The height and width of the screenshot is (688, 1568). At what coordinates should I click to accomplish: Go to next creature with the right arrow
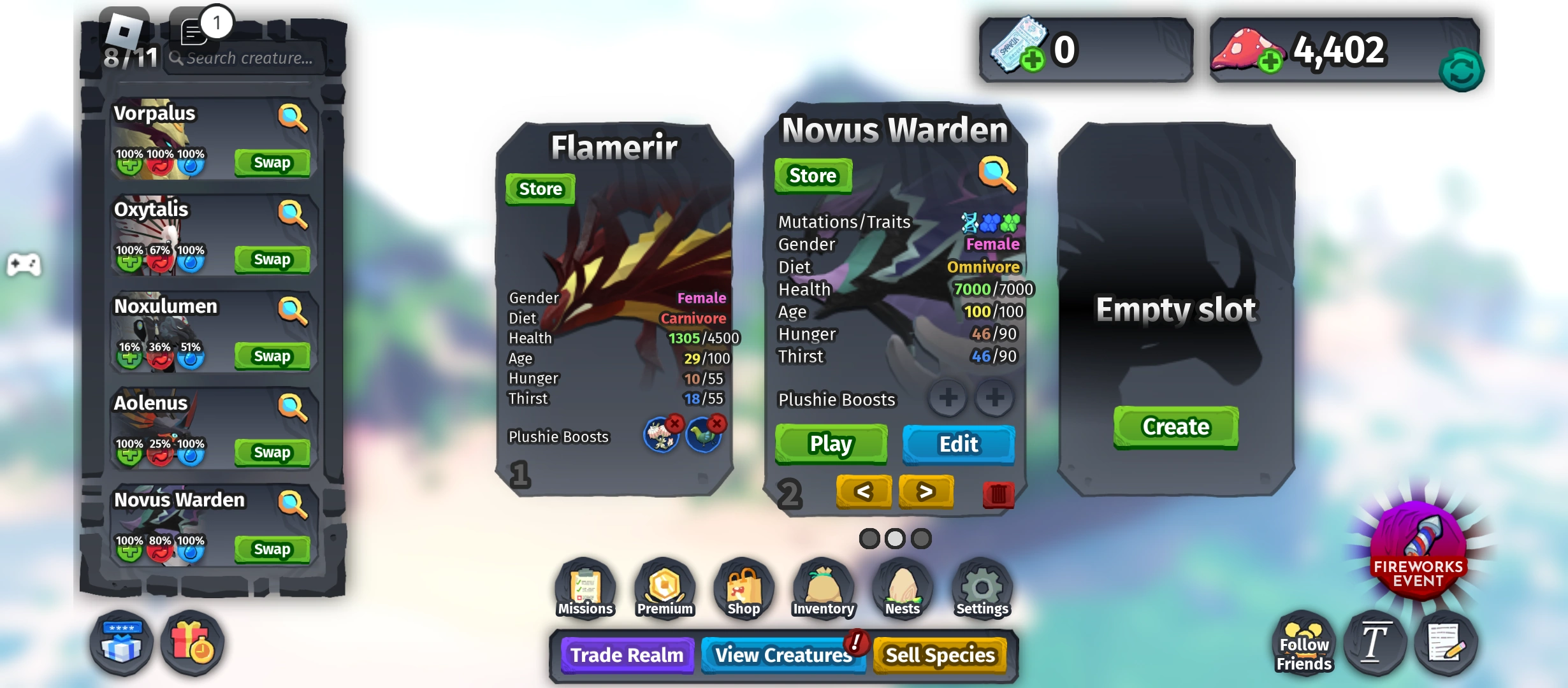926,492
